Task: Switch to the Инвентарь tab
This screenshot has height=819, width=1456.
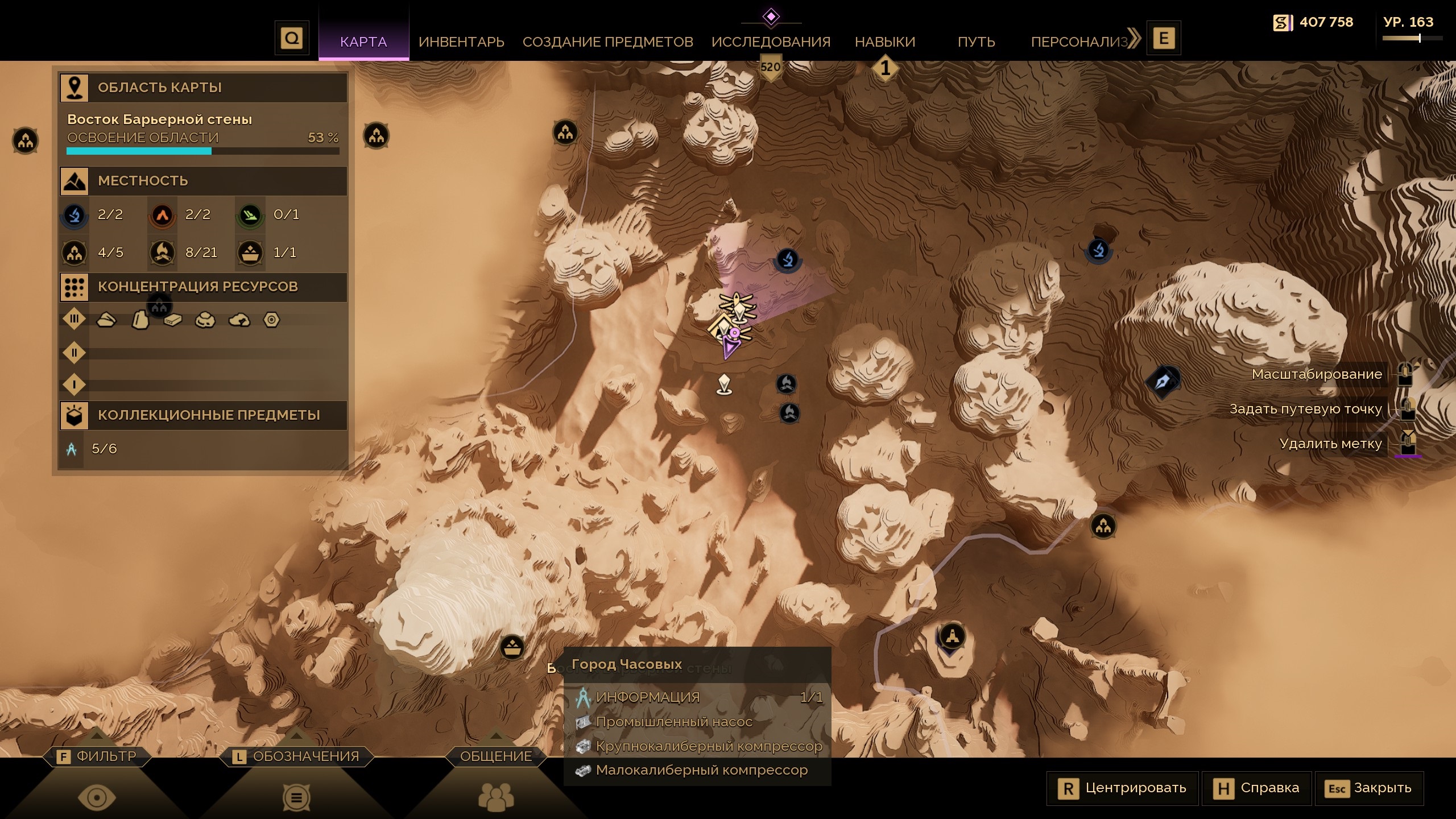Action: [461, 42]
